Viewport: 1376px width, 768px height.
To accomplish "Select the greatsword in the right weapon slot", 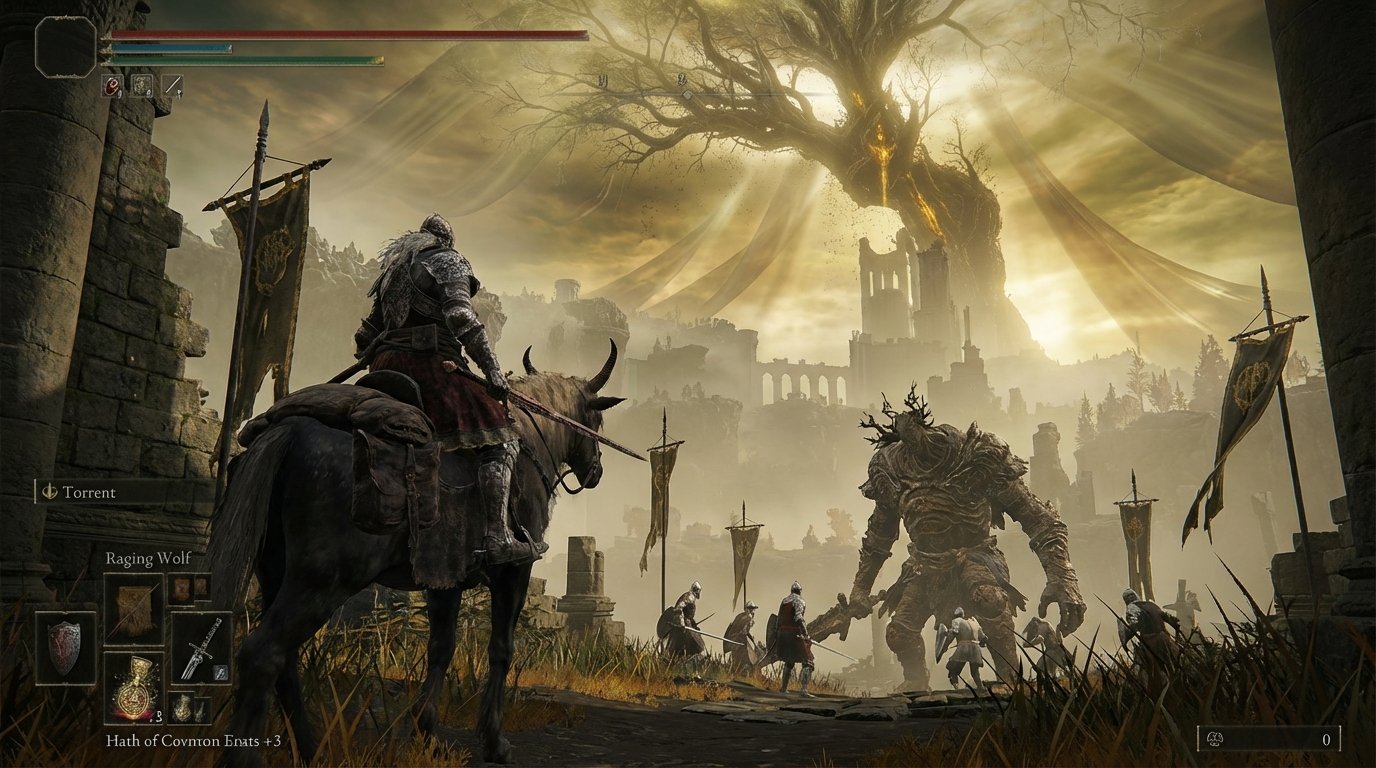I will click(197, 648).
